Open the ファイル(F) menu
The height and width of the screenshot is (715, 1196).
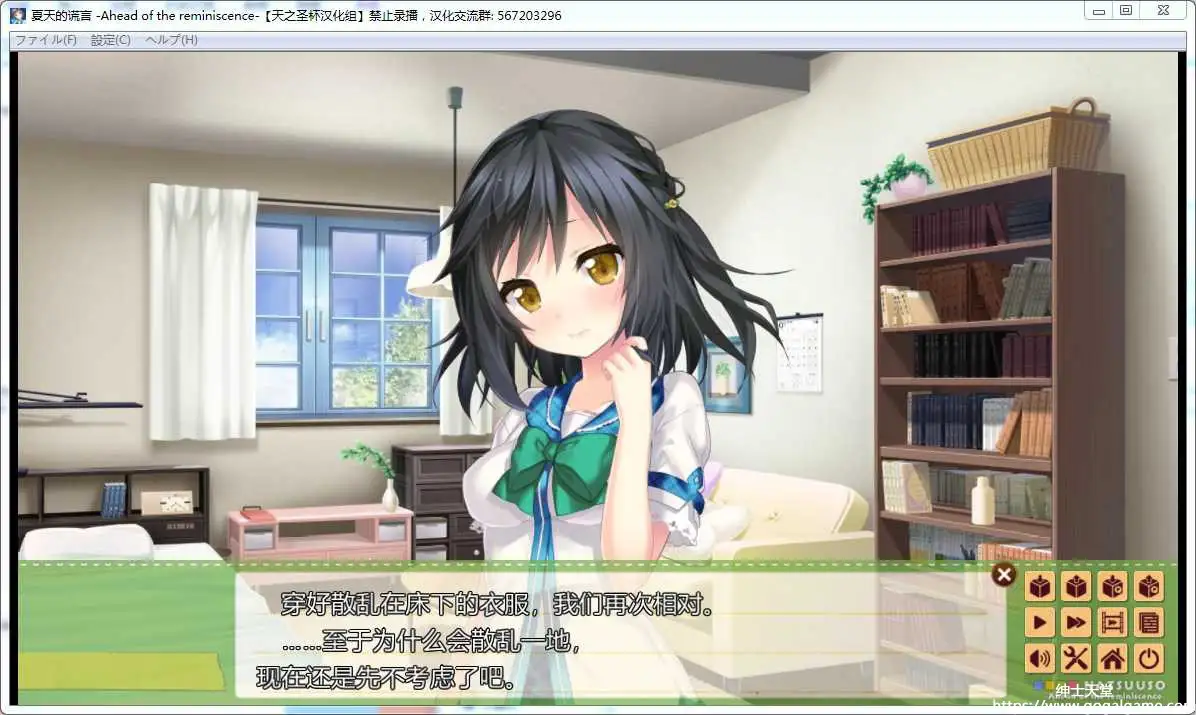(x=46, y=40)
